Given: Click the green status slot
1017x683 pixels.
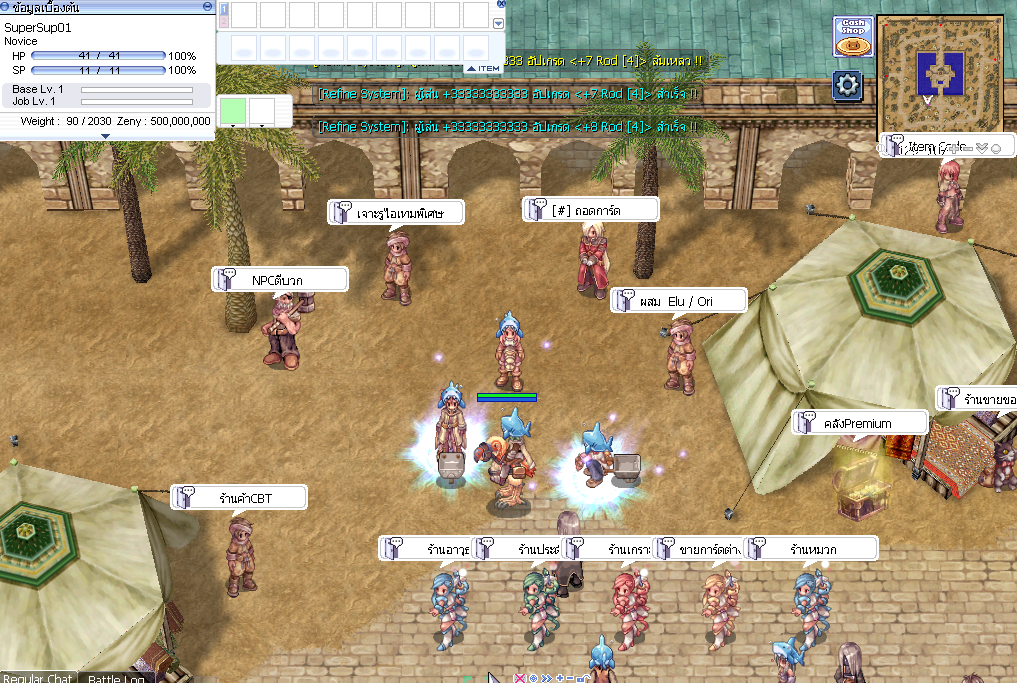Looking at the screenshot, I should [x=232, y=109].
